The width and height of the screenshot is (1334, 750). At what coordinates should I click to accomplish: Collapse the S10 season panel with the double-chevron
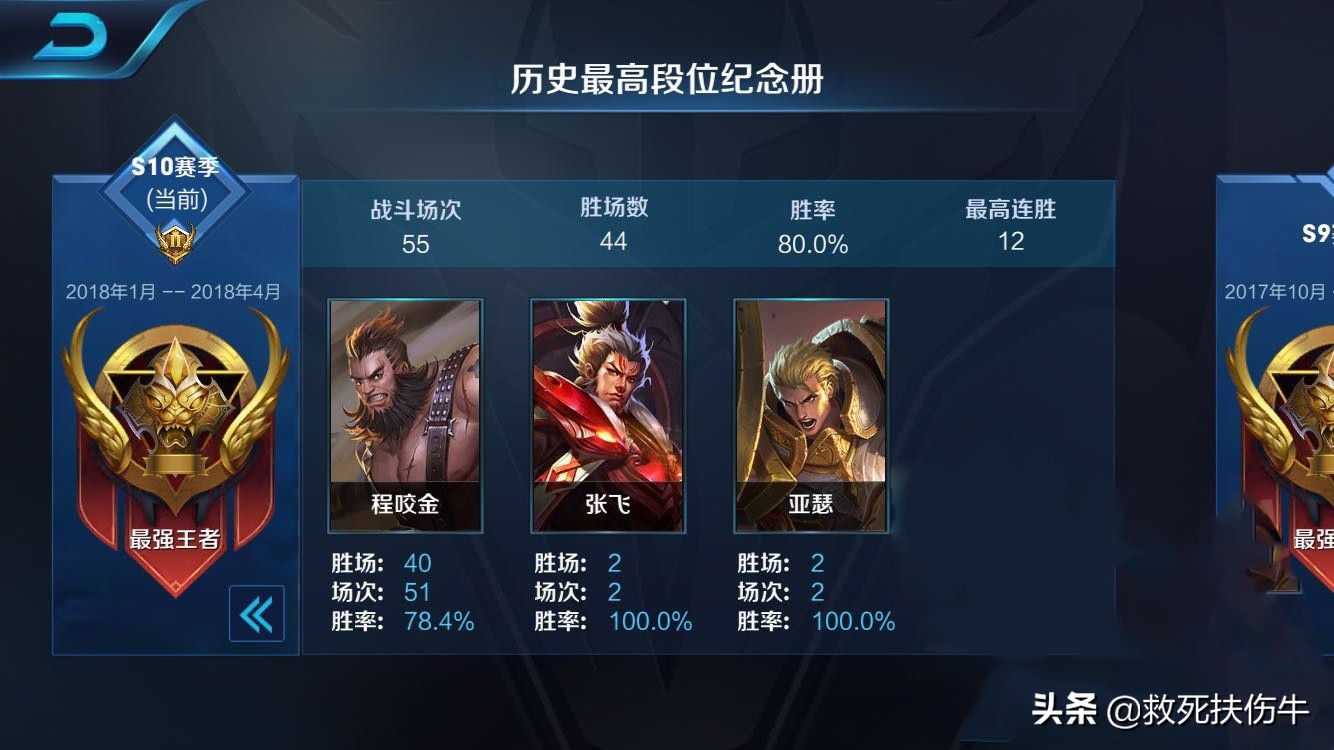(x=258, y=615)
